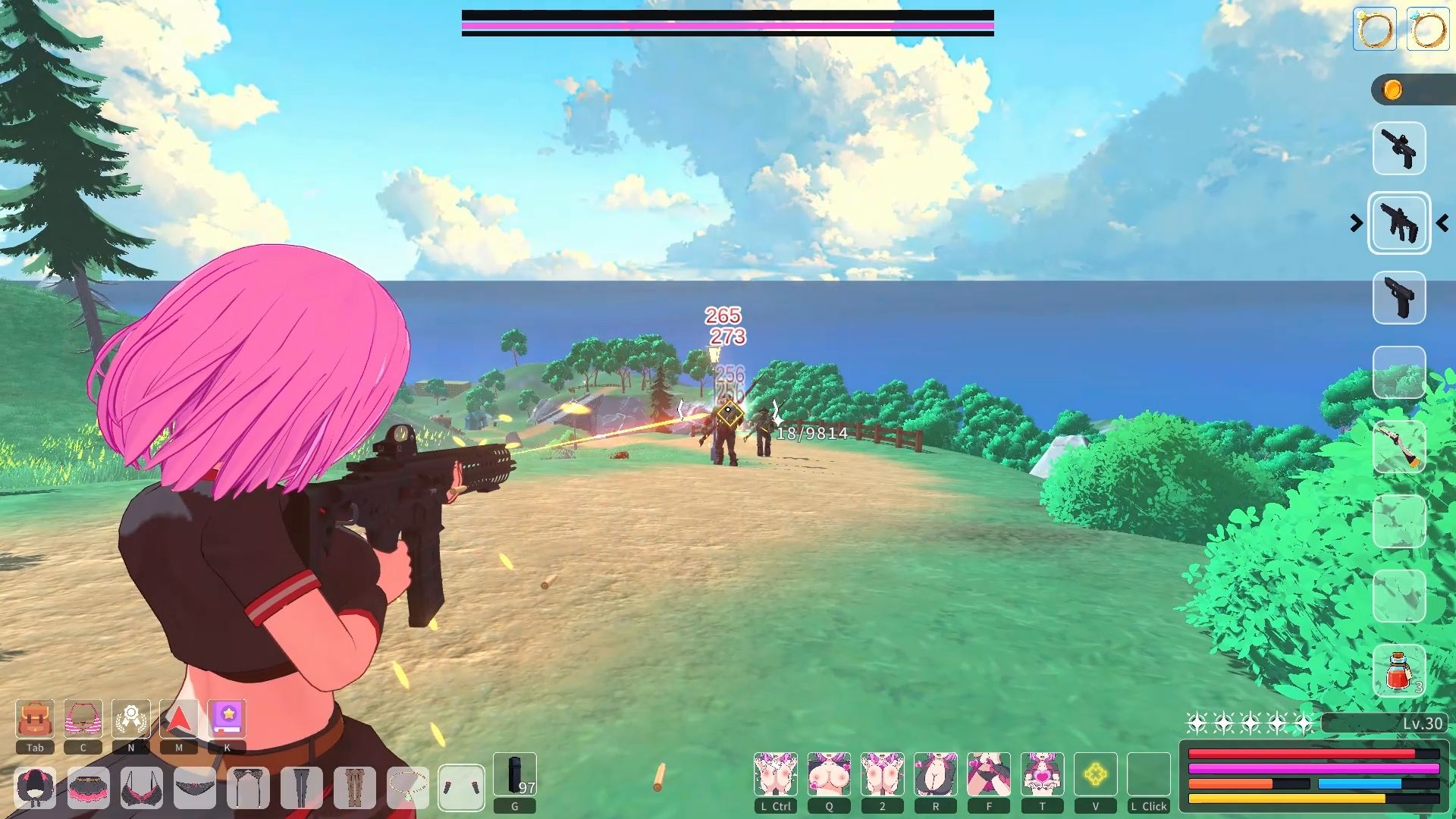
Task: Select the currently highlighted assault rifle slot
Action: click(x=1399, y=223)
